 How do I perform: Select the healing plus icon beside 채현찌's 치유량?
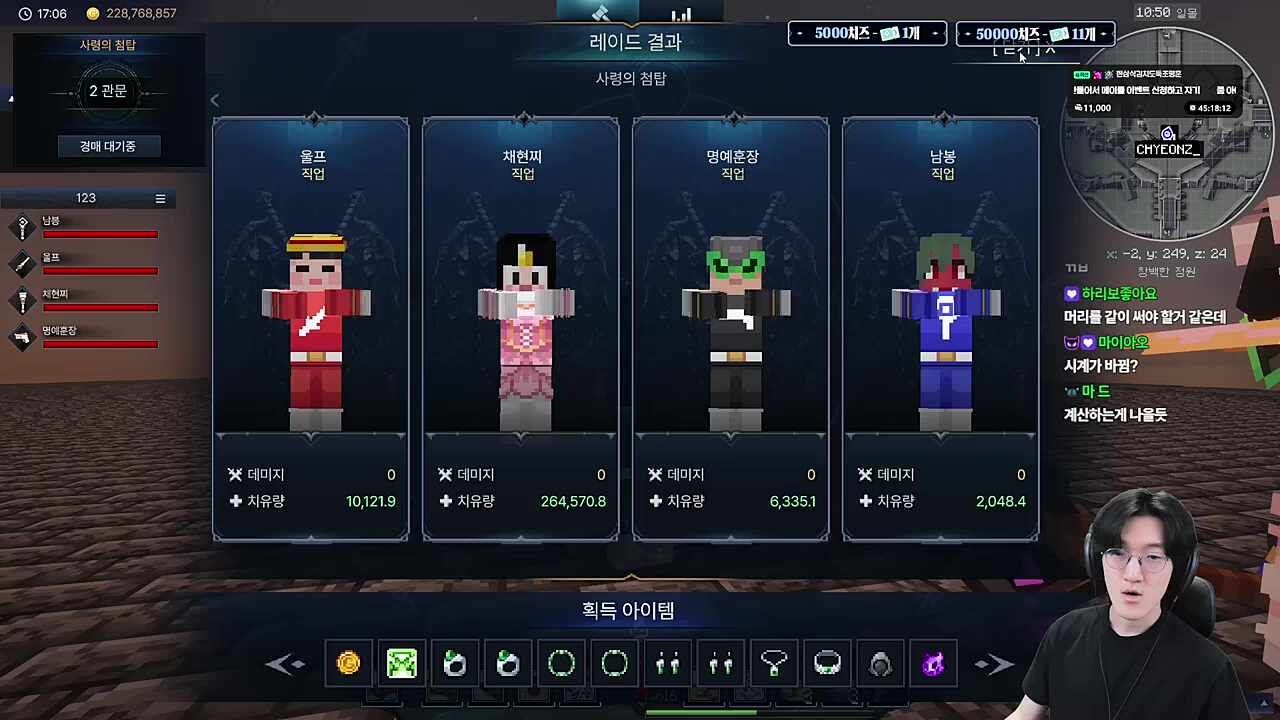point(446,501)
